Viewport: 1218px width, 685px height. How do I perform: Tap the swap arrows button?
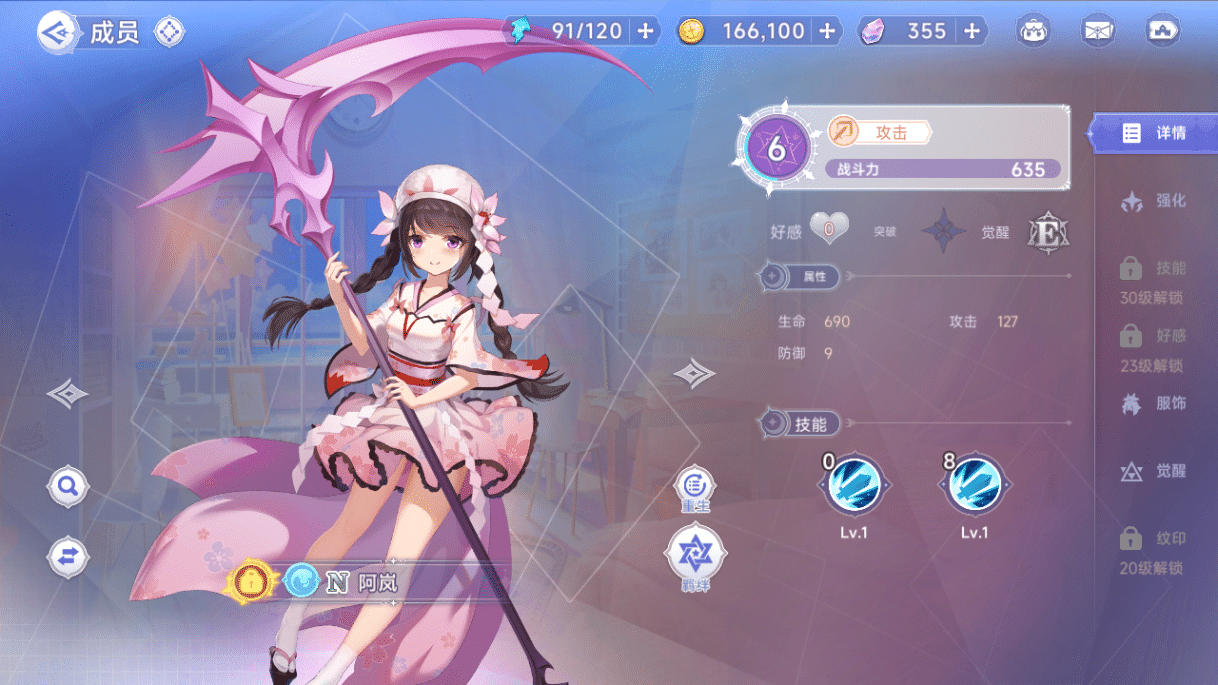68,558
